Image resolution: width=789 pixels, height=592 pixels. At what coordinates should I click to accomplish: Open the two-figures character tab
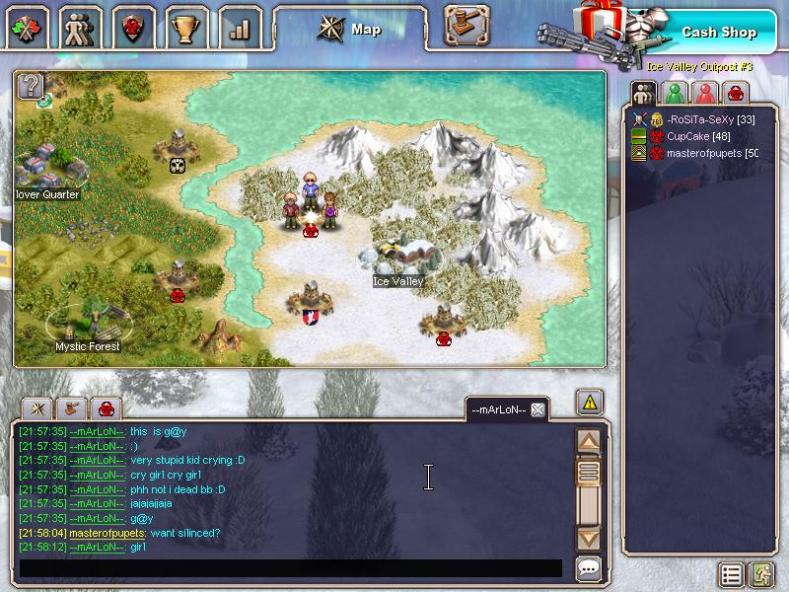click(x=81, y=29)
